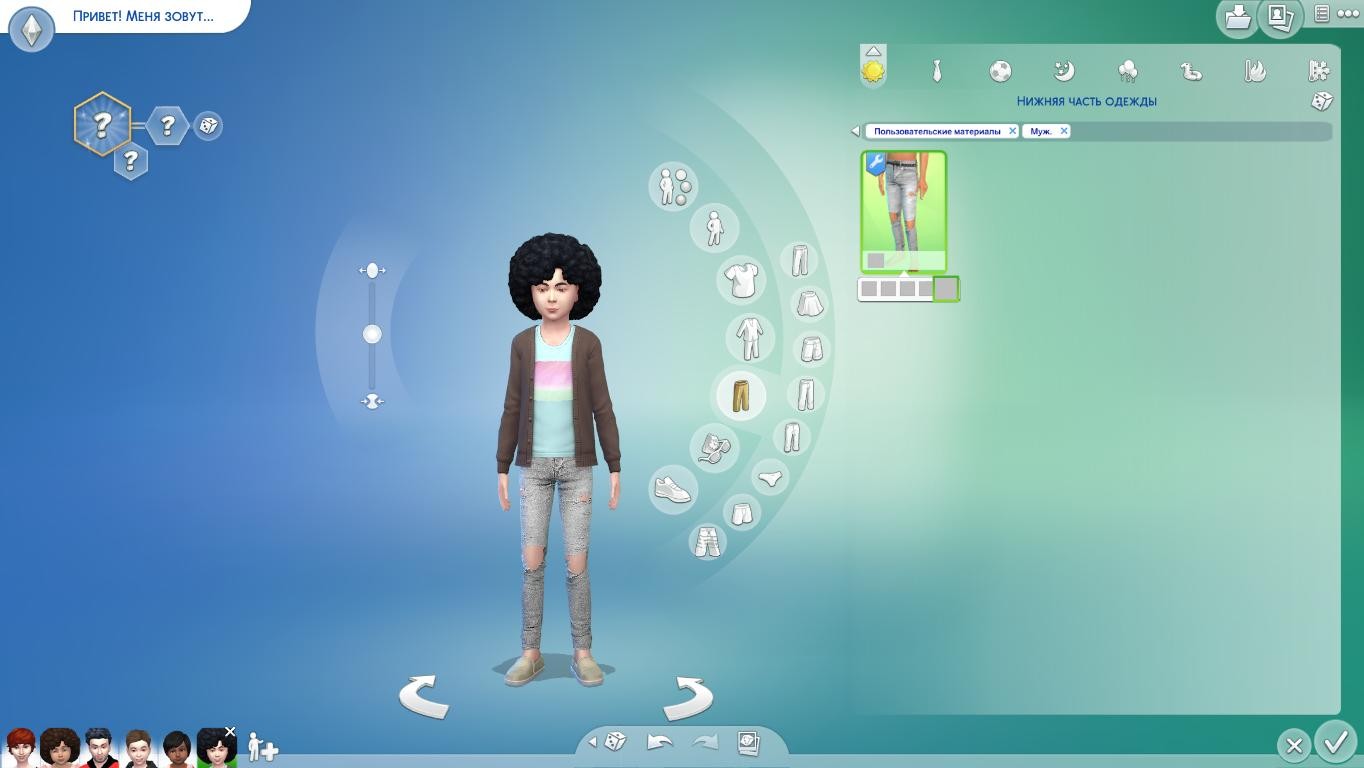Screen dimensions: 1364x768
Task: Randomize traits with the dice near hexagons
Action: point(208,125)
